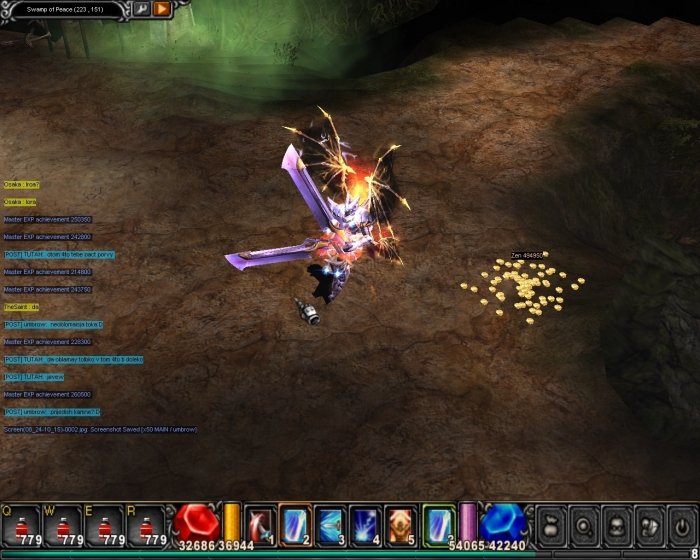Select skill slot 1 red slash

click(260, 524)
